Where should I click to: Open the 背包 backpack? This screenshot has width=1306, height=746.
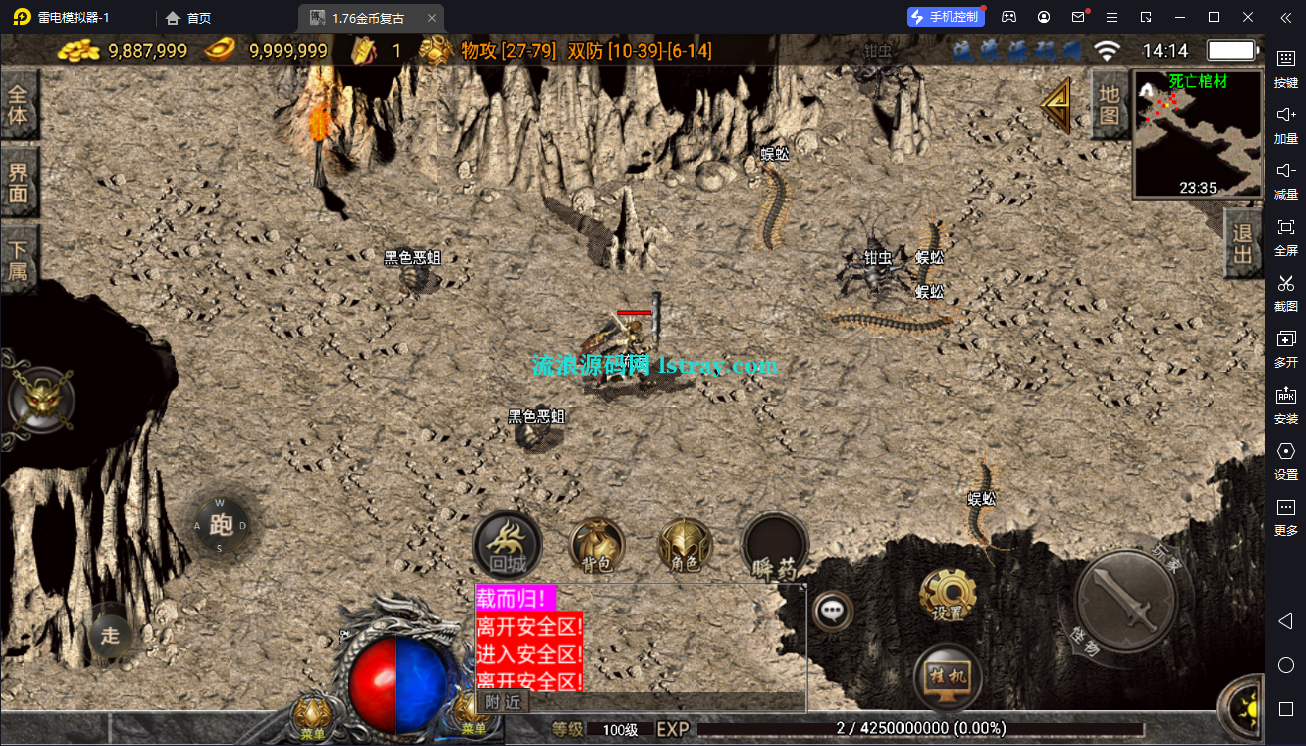tap(597, 545)
